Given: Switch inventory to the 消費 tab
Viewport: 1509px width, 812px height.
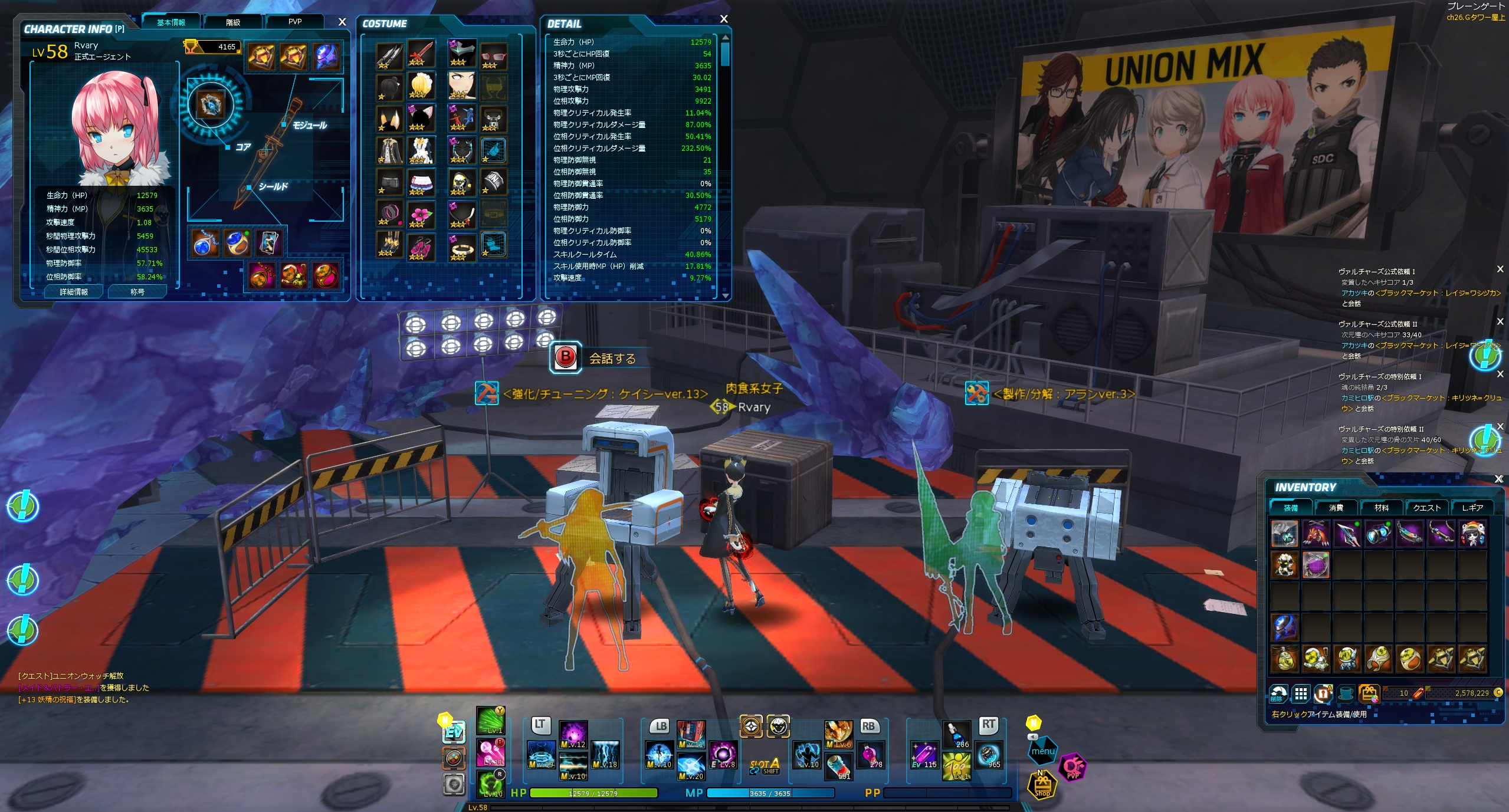Looking at the screenshot, I should (1336, 508).
